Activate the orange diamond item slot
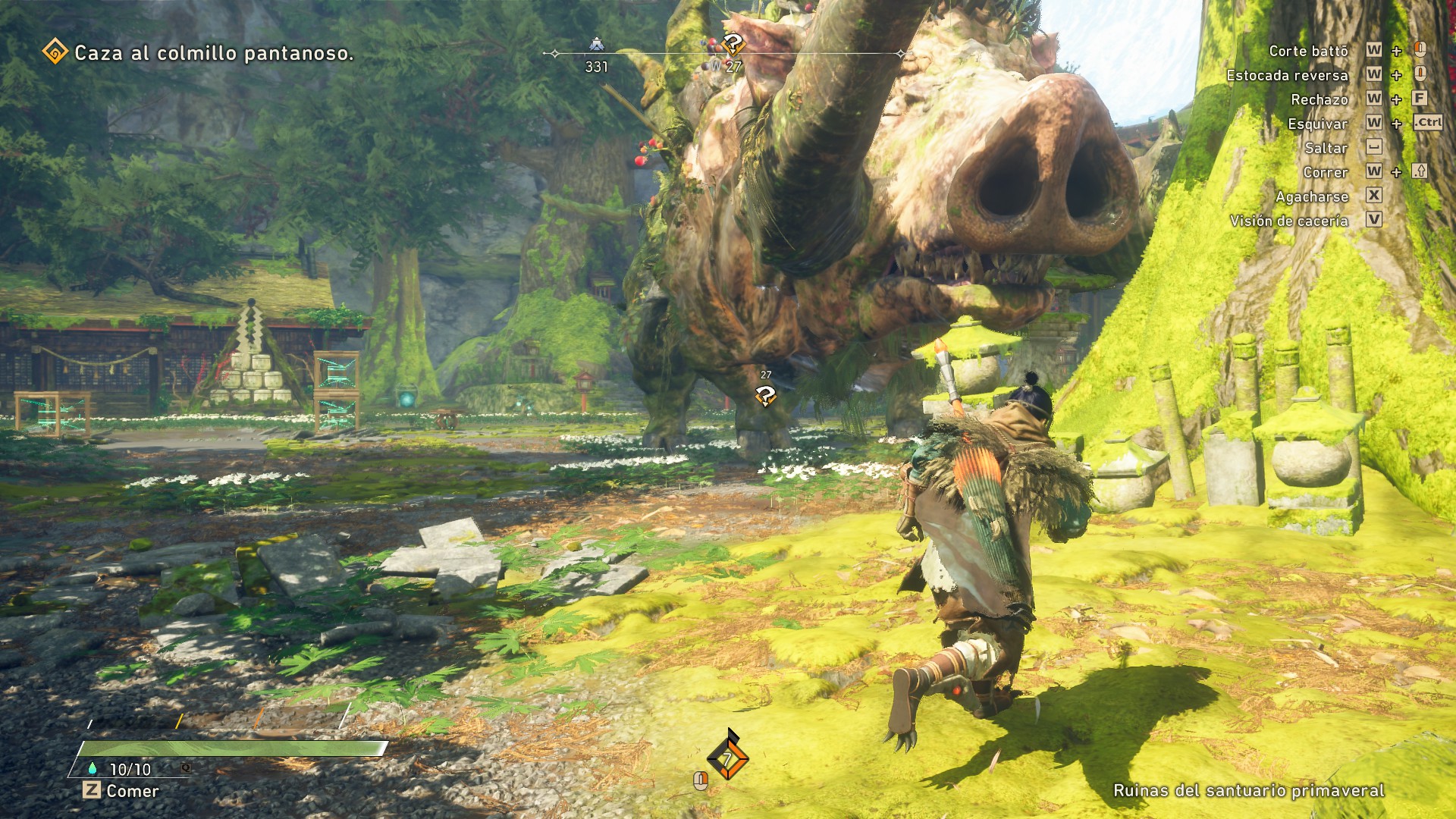This screenshot has width=1456, height=819. point(727,758)
